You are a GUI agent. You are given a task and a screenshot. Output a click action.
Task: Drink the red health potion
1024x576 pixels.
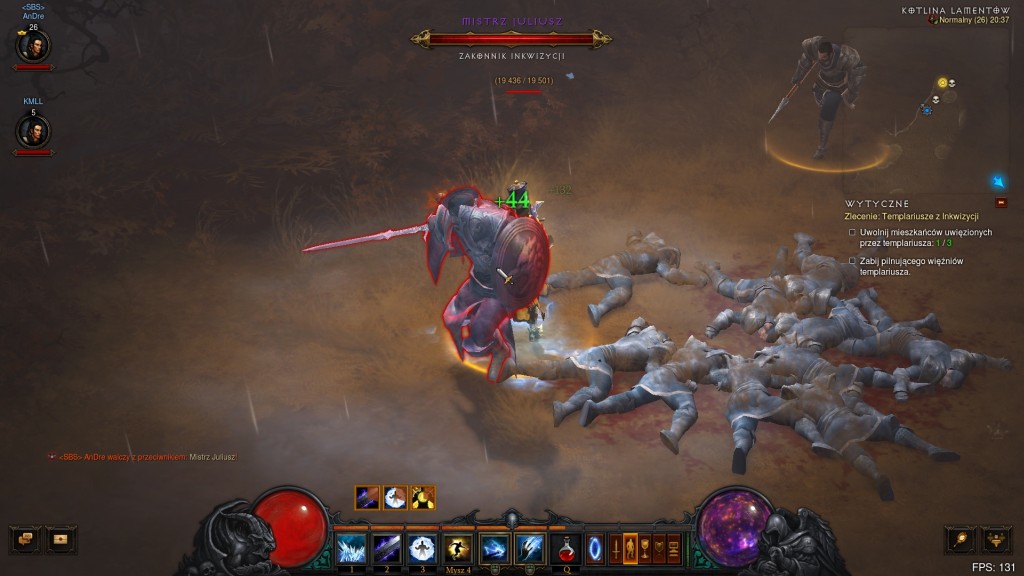point(567,548)
